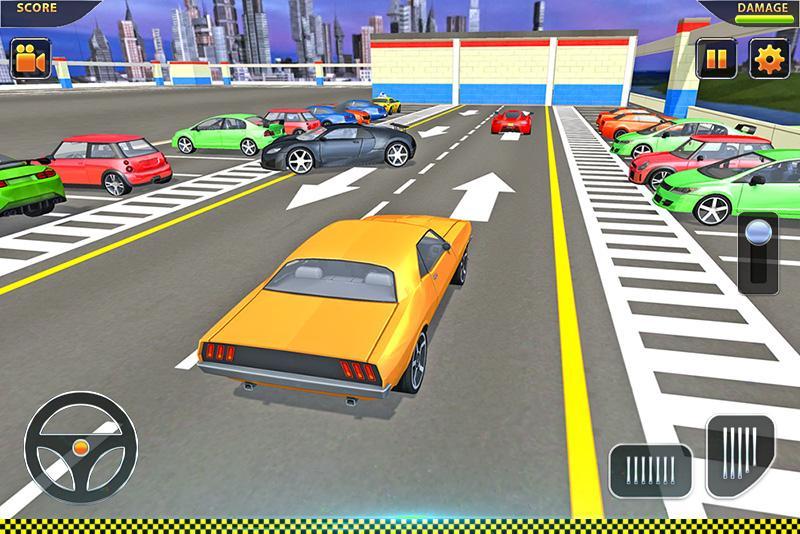Image resolution: width=800 pixels, height=534 pixels.
Task: Turn the steering wheel control
Action: (81, 447)
